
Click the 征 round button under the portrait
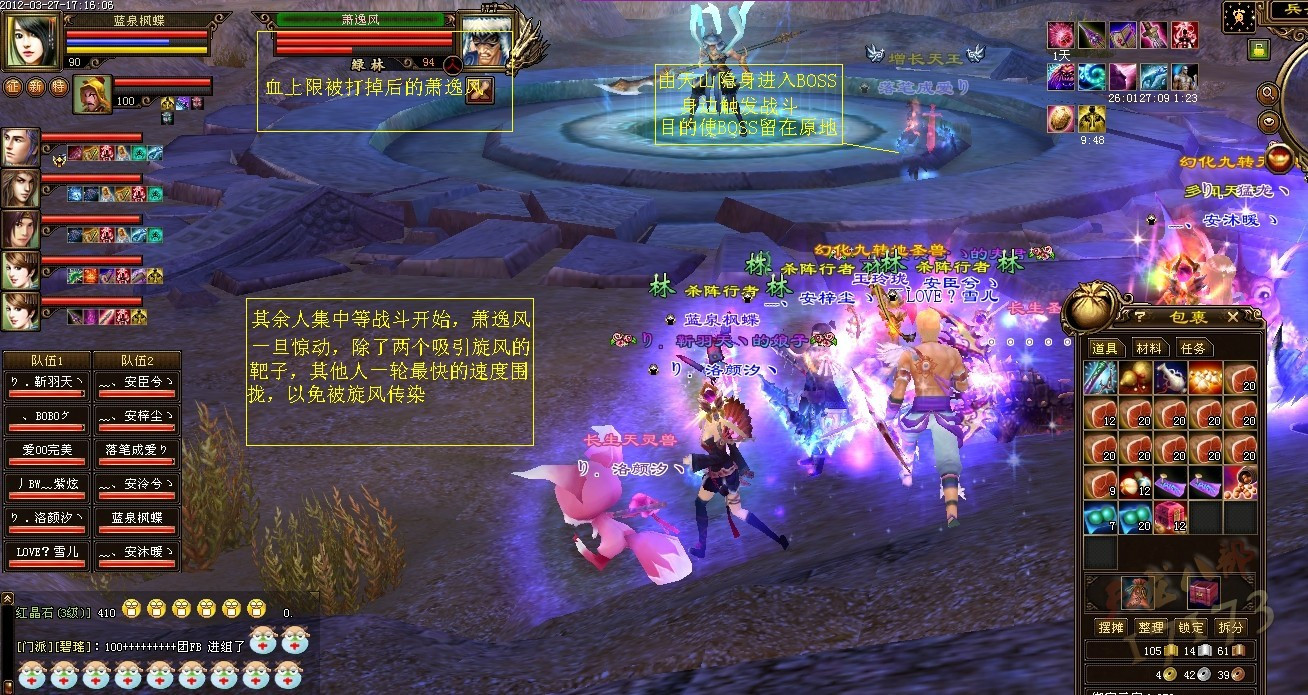point(14,86)
